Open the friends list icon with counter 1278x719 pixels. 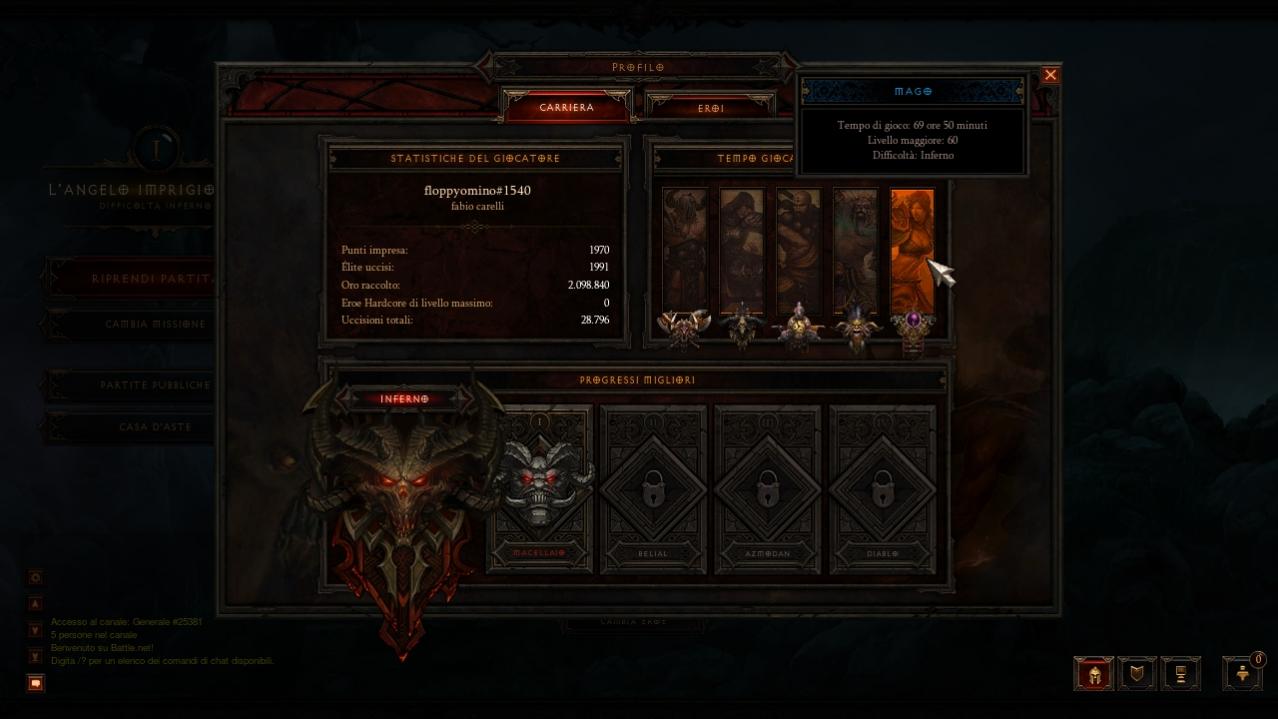[x=1243, y=674]
